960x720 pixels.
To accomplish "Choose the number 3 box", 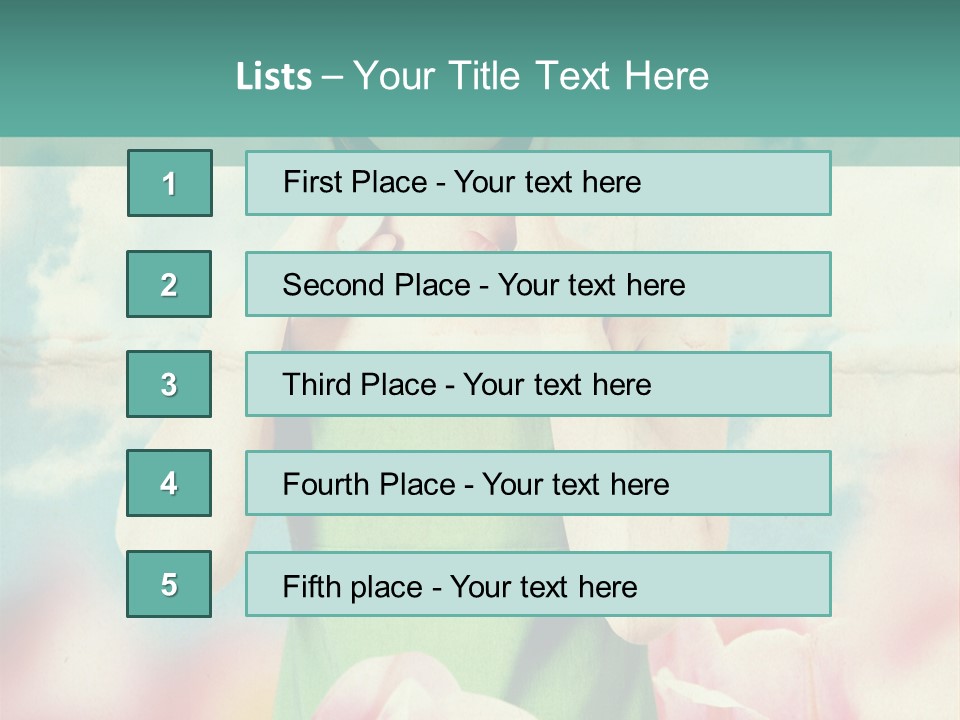I will pos(169,384).
